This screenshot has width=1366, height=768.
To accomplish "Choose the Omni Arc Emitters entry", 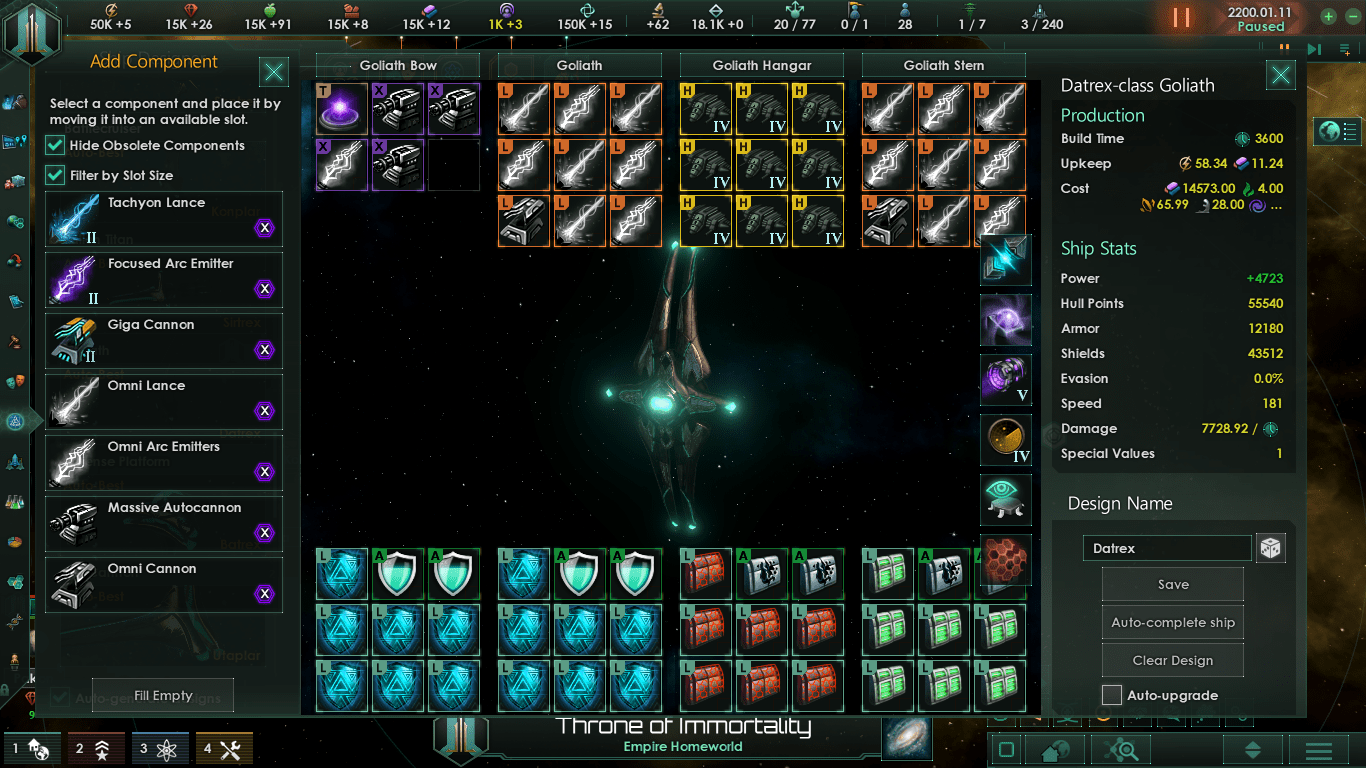I will point(164,462).
